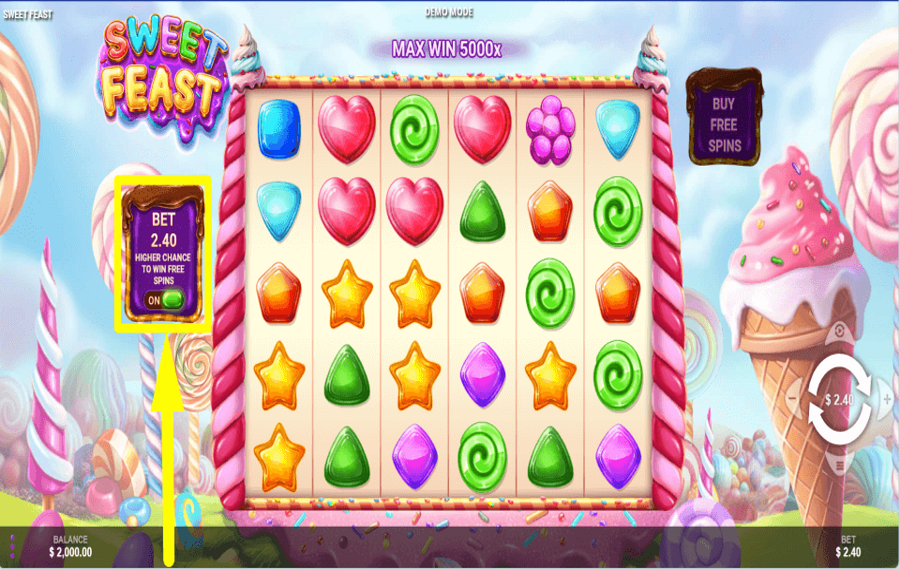The image size is (900, 570).
Task: Open the autoplay options above the spin button
Action: tap(839, 334)
